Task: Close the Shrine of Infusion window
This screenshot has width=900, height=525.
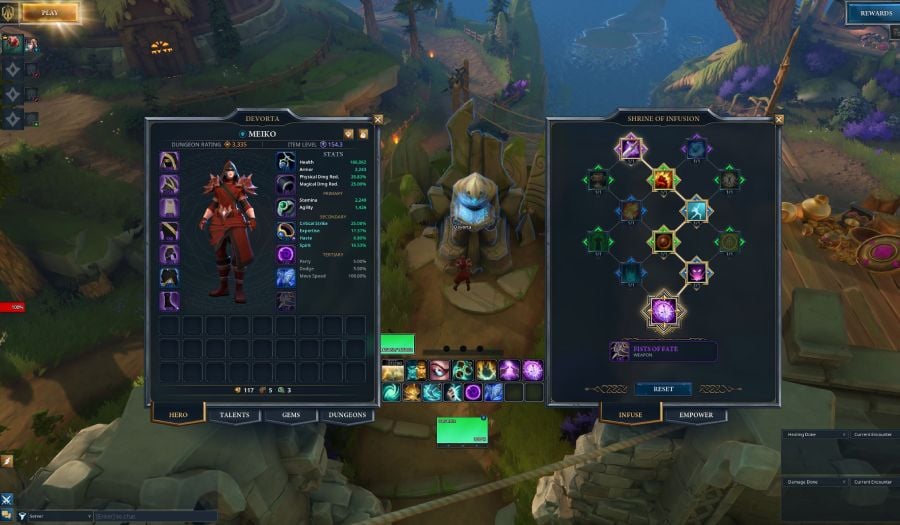Action: tap(779, 119)
